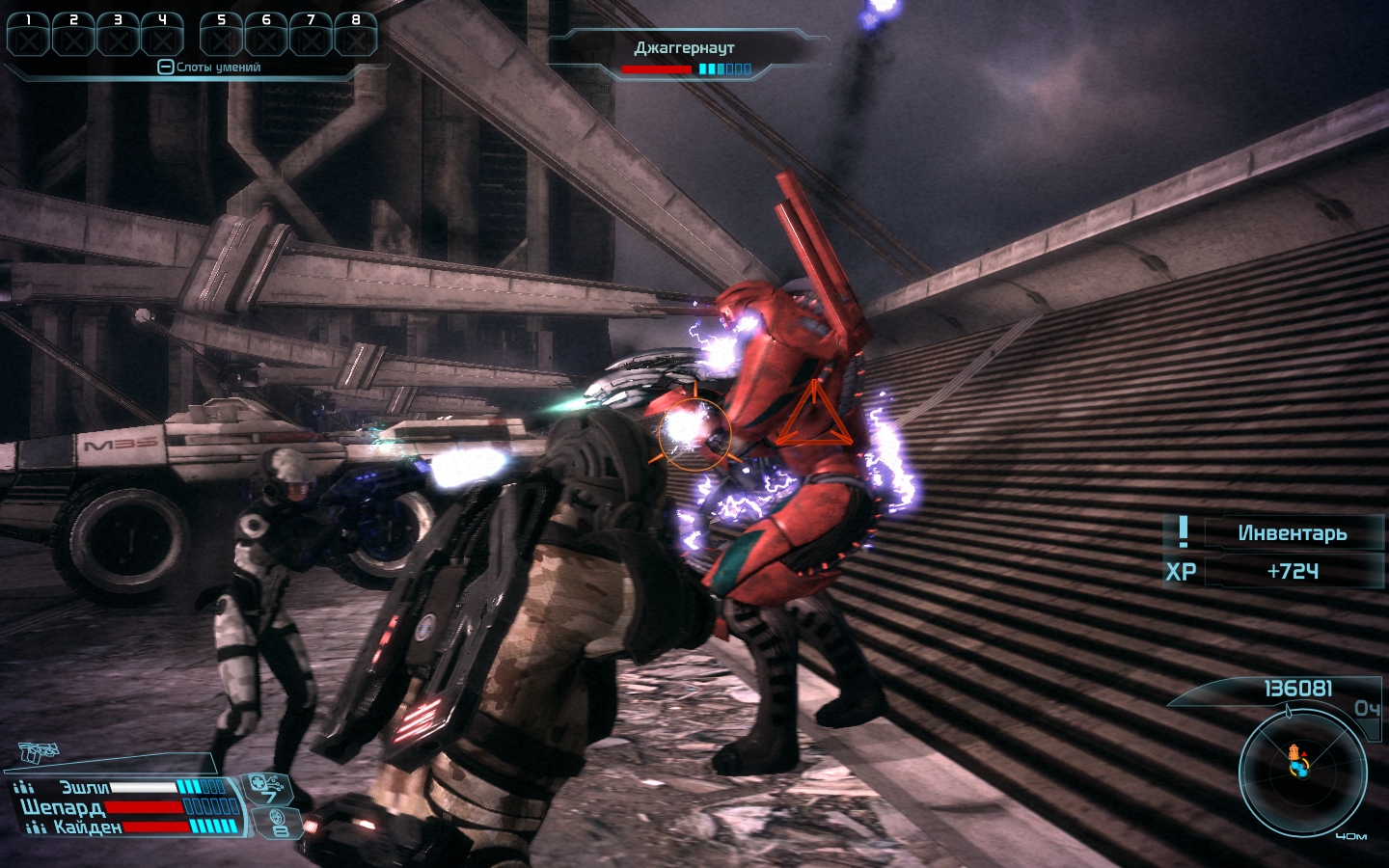Select ability slot number 5

[x=222, y=37]
